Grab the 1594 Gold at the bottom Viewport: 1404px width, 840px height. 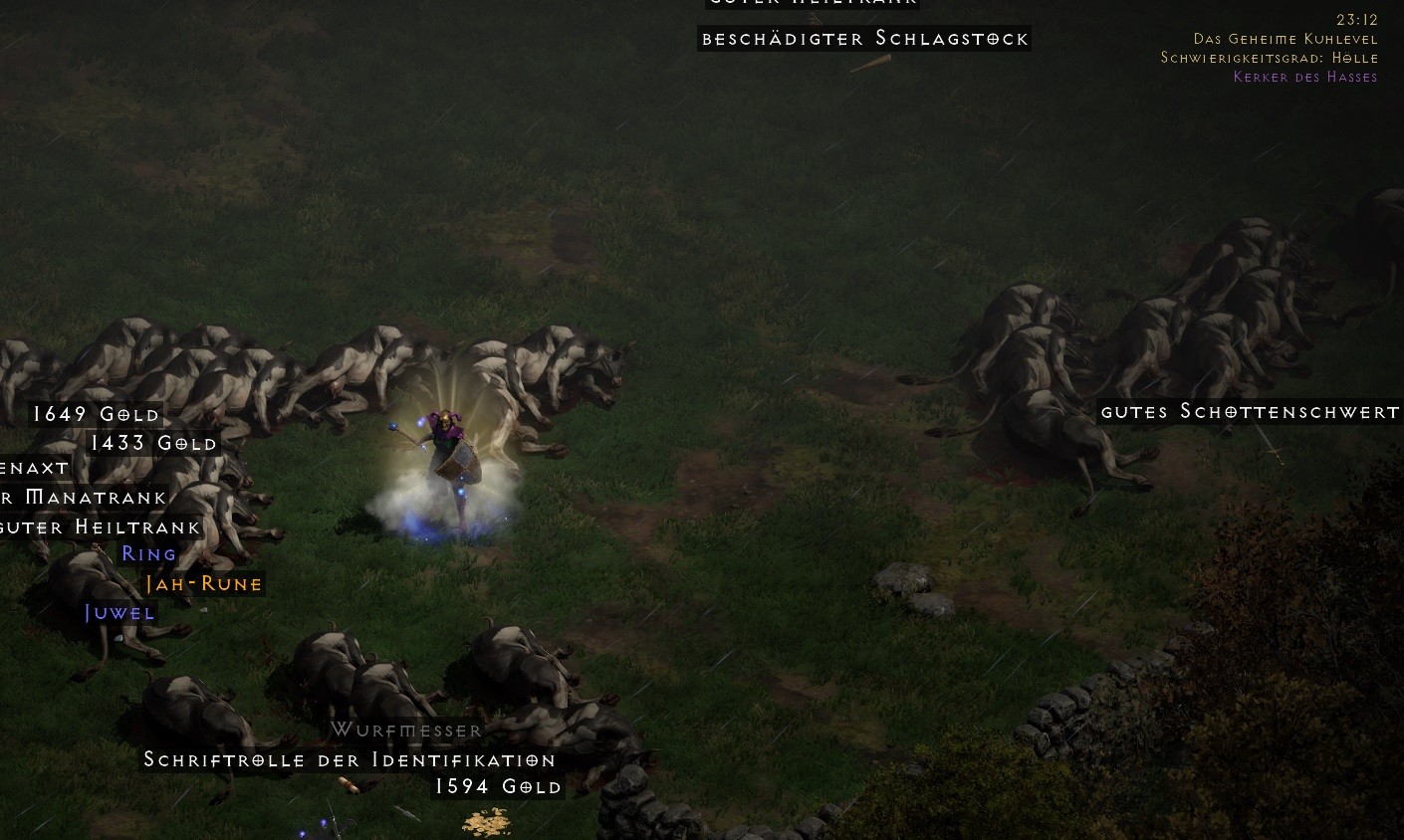499,786
